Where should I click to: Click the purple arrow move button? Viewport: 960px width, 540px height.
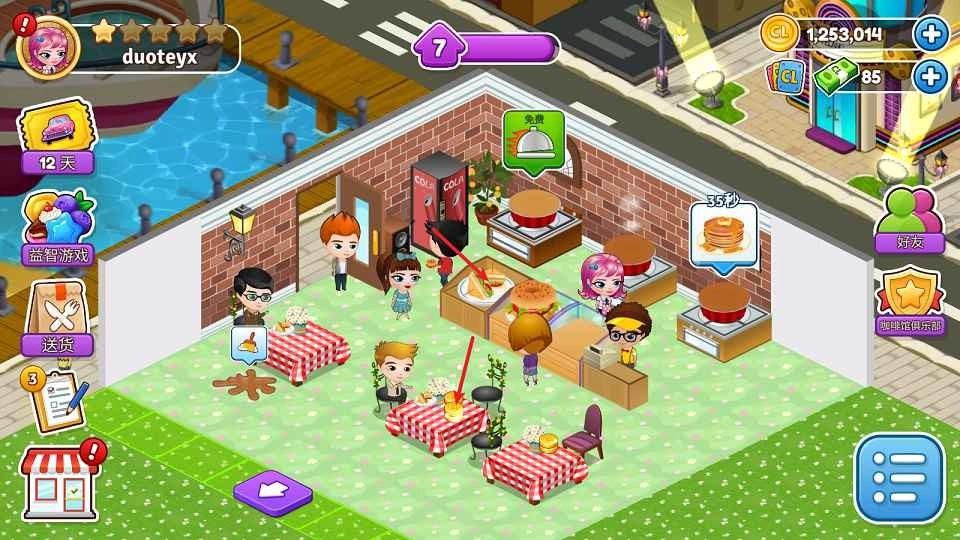(x=272, y=491)
